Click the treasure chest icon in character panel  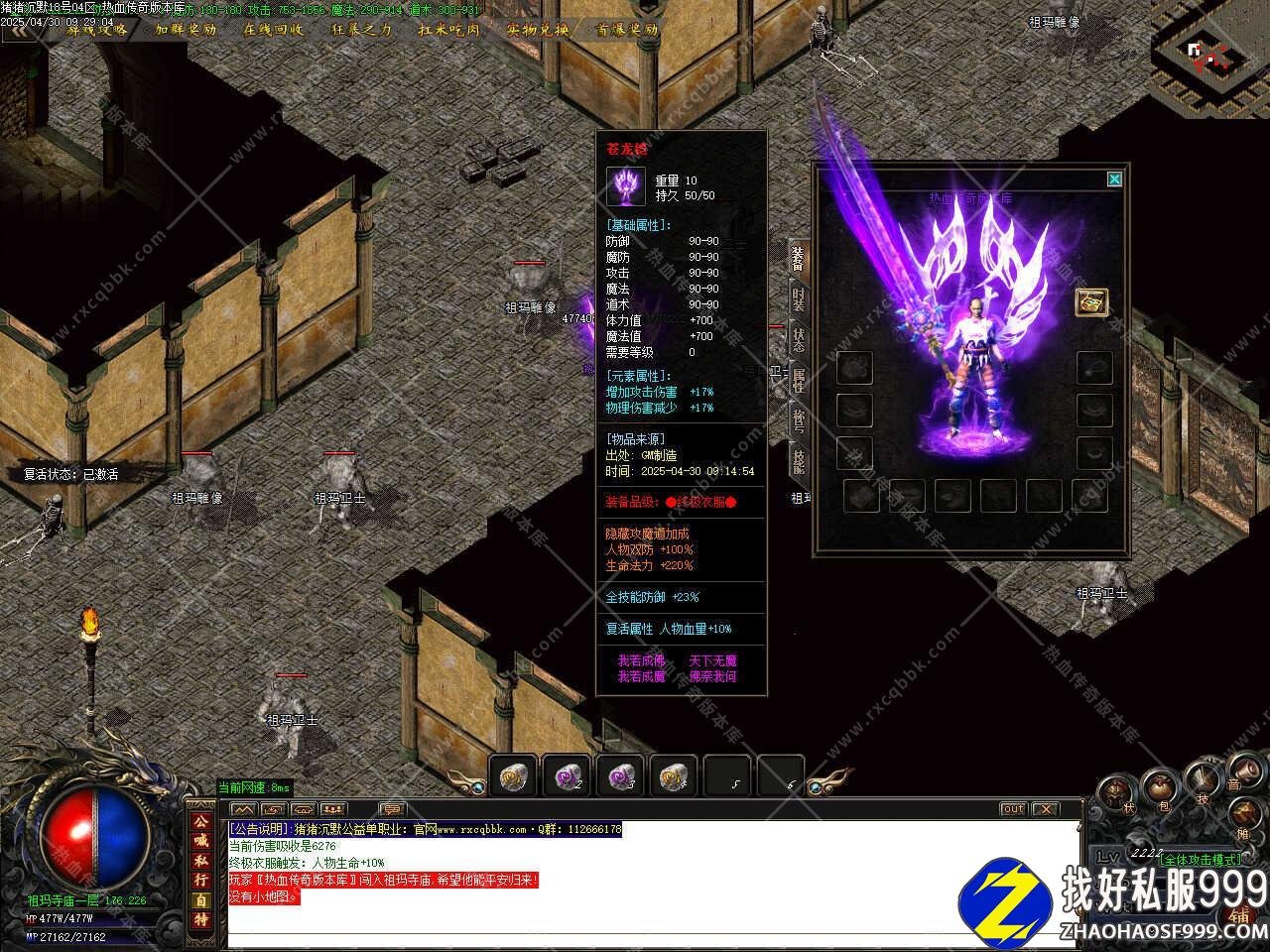click(x=1091, y=302)
